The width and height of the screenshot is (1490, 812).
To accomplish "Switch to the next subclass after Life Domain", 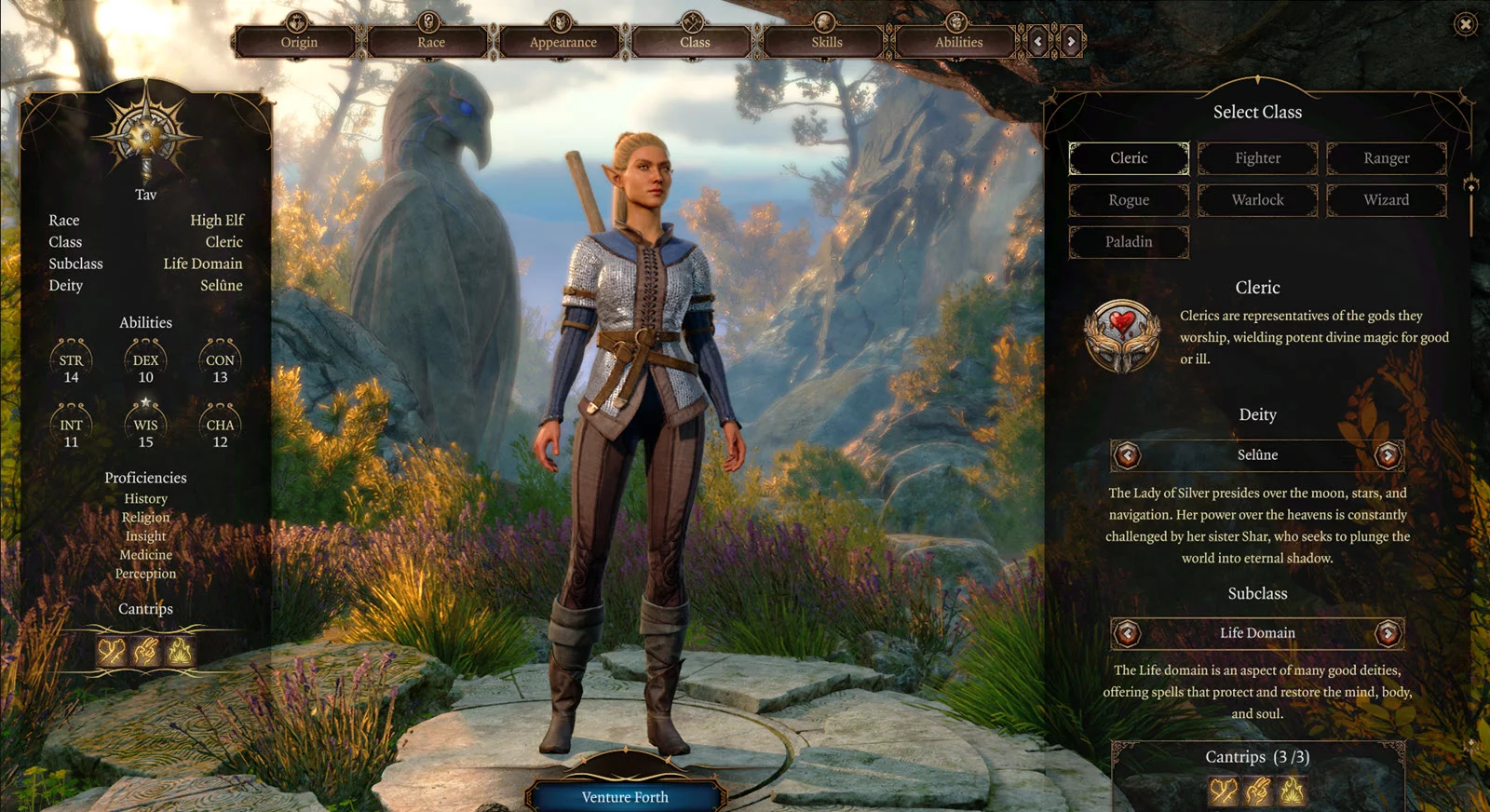I will click(1388, 633).
